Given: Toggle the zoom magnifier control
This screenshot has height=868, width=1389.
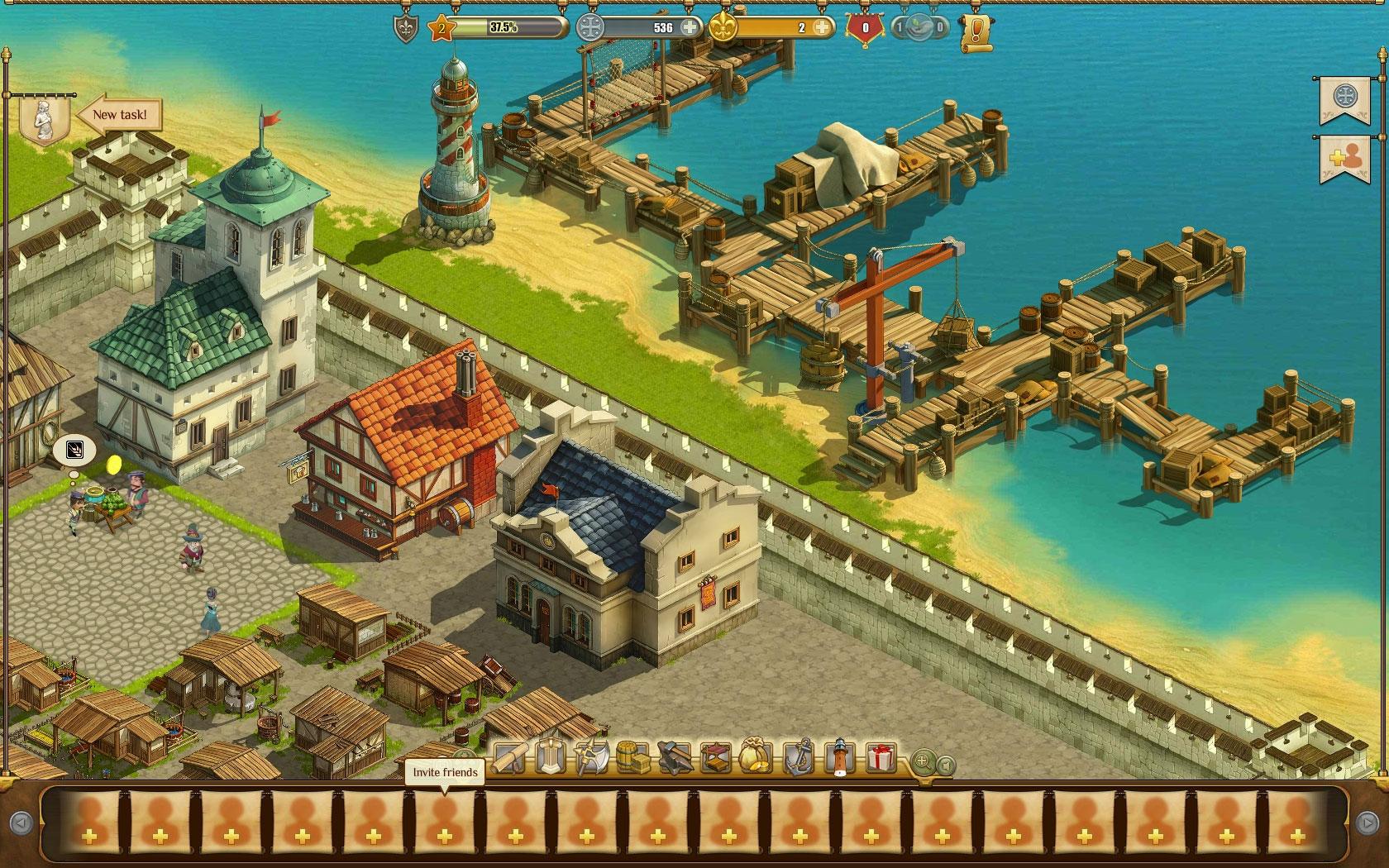Looking at the screenshot, I should pyautogui.click(x=924, y=760).
